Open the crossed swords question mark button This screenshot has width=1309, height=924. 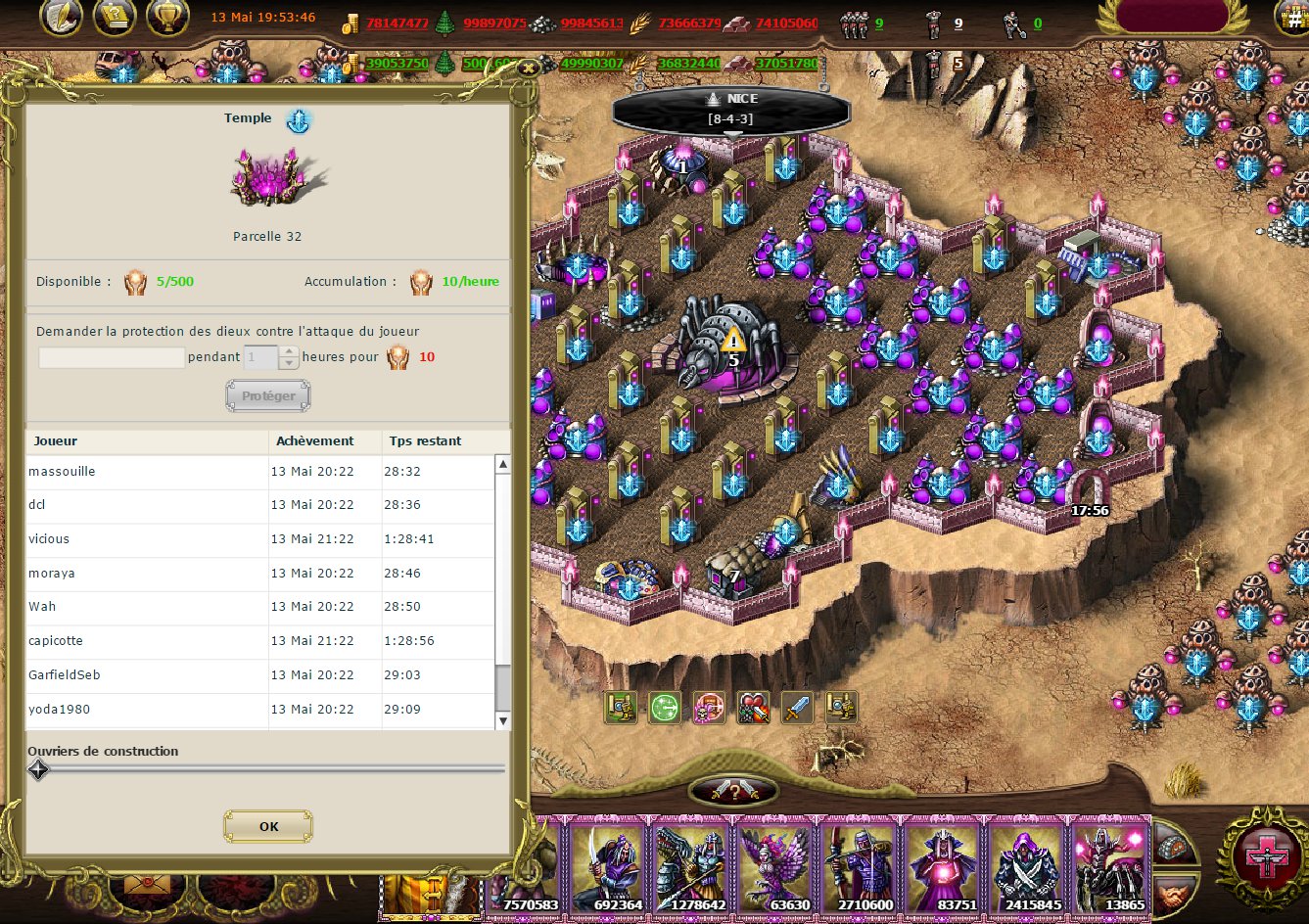734,792
